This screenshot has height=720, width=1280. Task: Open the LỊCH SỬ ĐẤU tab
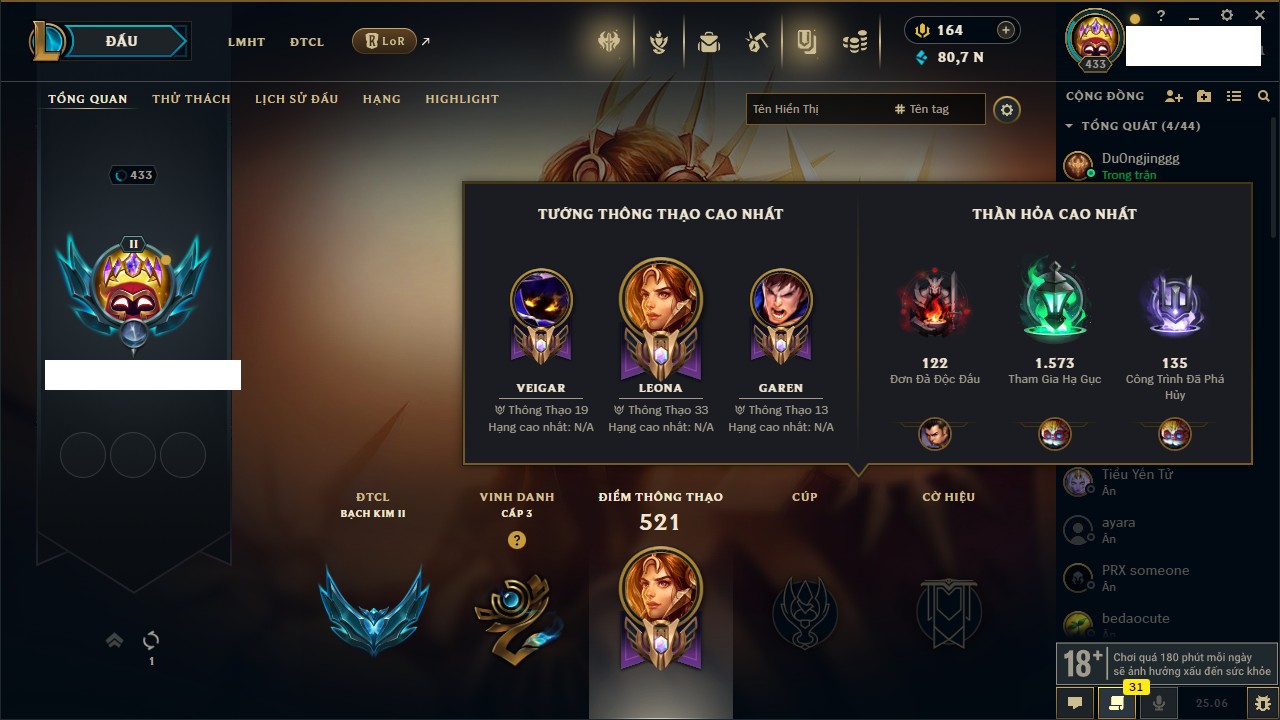click(296, 99)
